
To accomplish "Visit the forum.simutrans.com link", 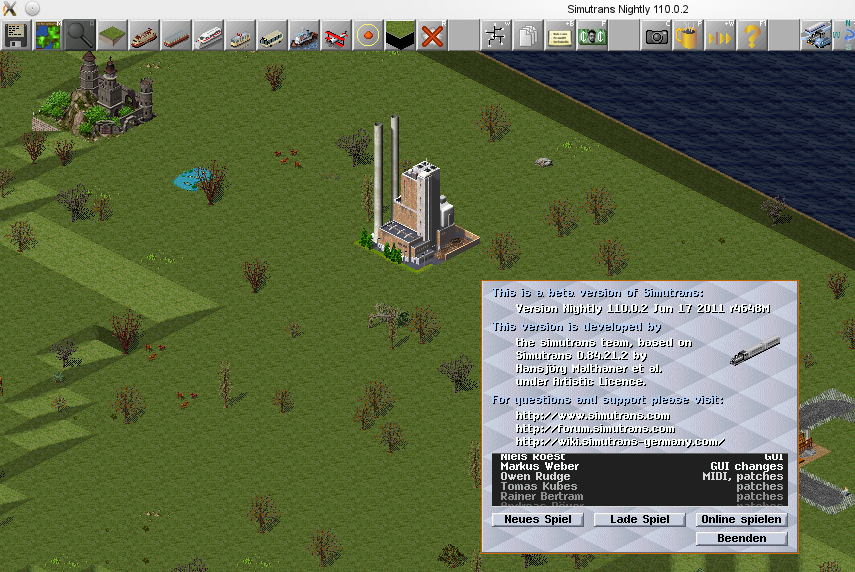I will (596, 429).
